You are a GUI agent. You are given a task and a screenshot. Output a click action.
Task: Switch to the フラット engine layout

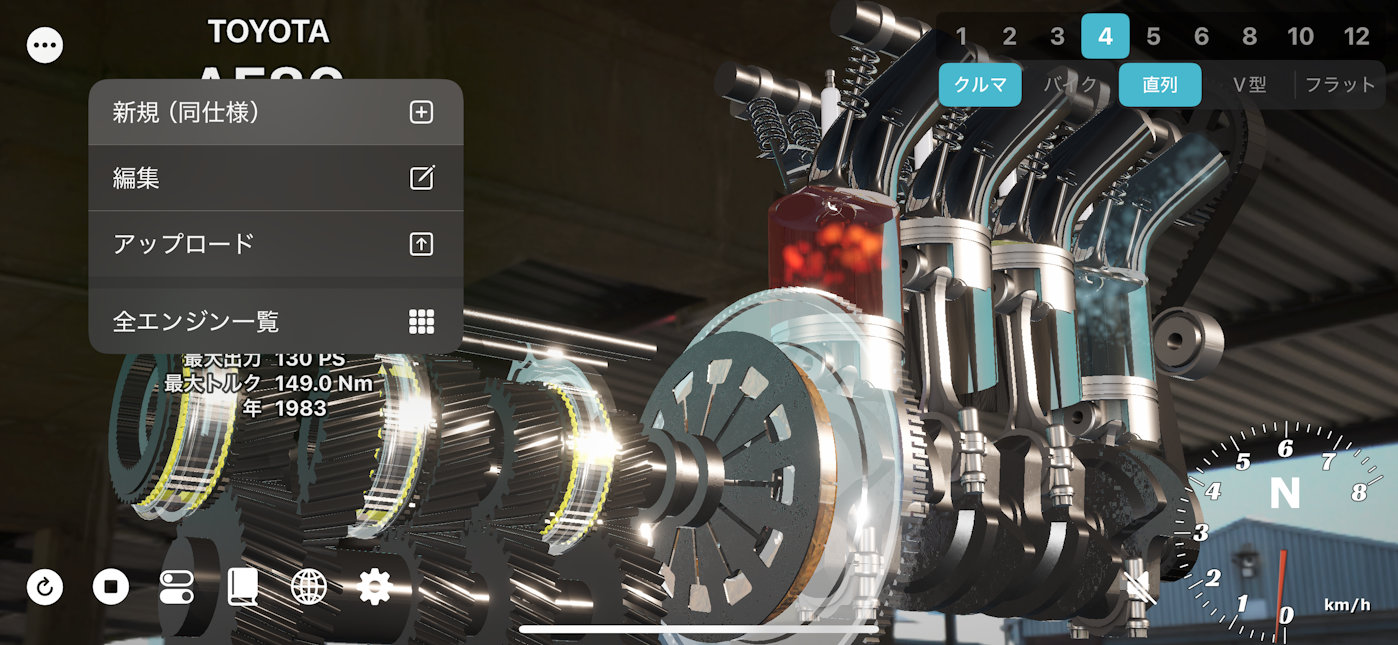(1340, 85)
